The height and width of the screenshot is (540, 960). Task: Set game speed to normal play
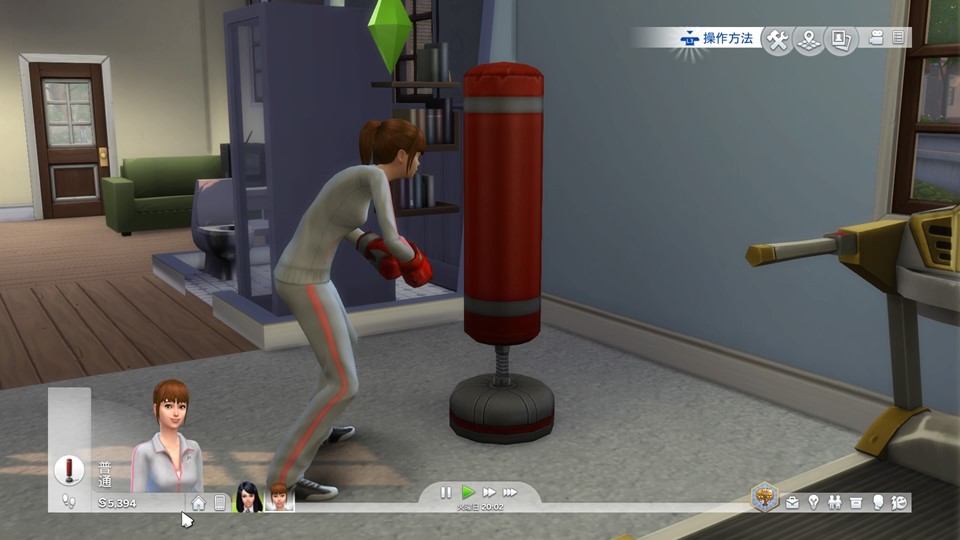467,492
